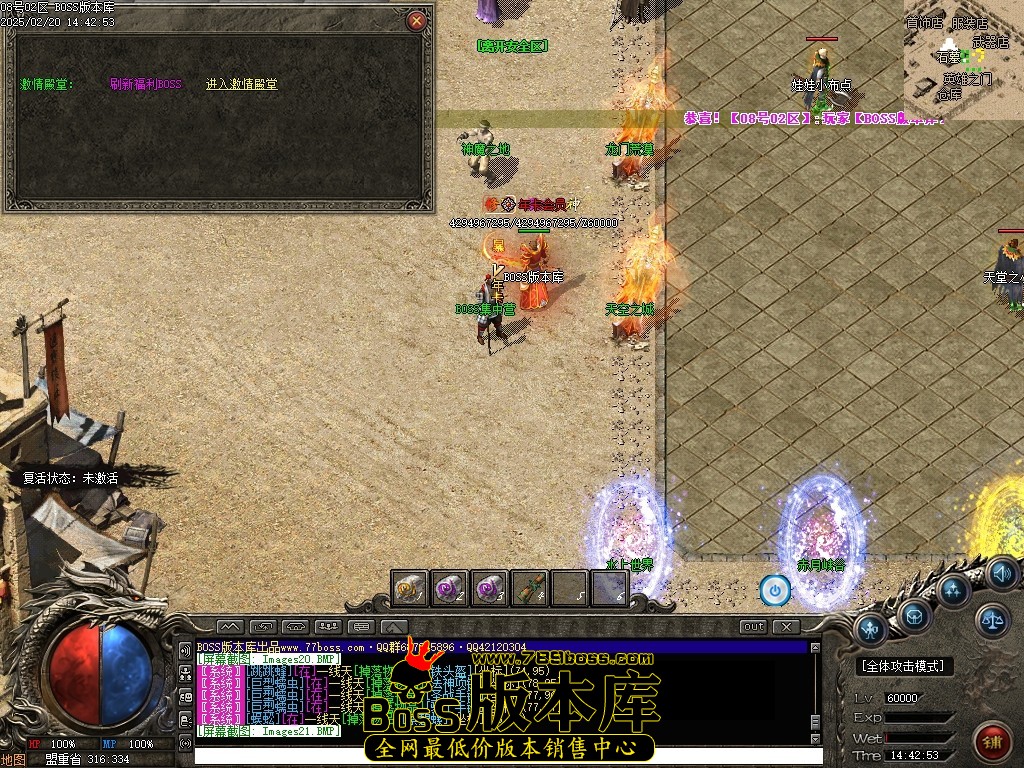Open the skills button with sparkle icon
Screen dimensions: 1024x768
953,590
